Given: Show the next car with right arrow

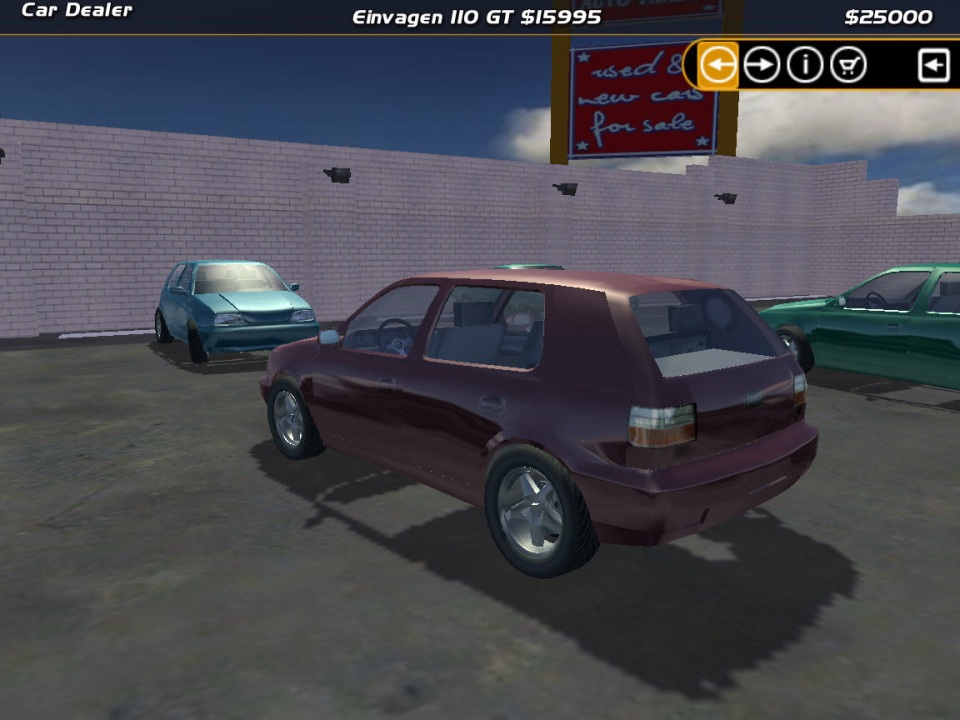Looking at the screenshot, I should [x=762, y=66].
